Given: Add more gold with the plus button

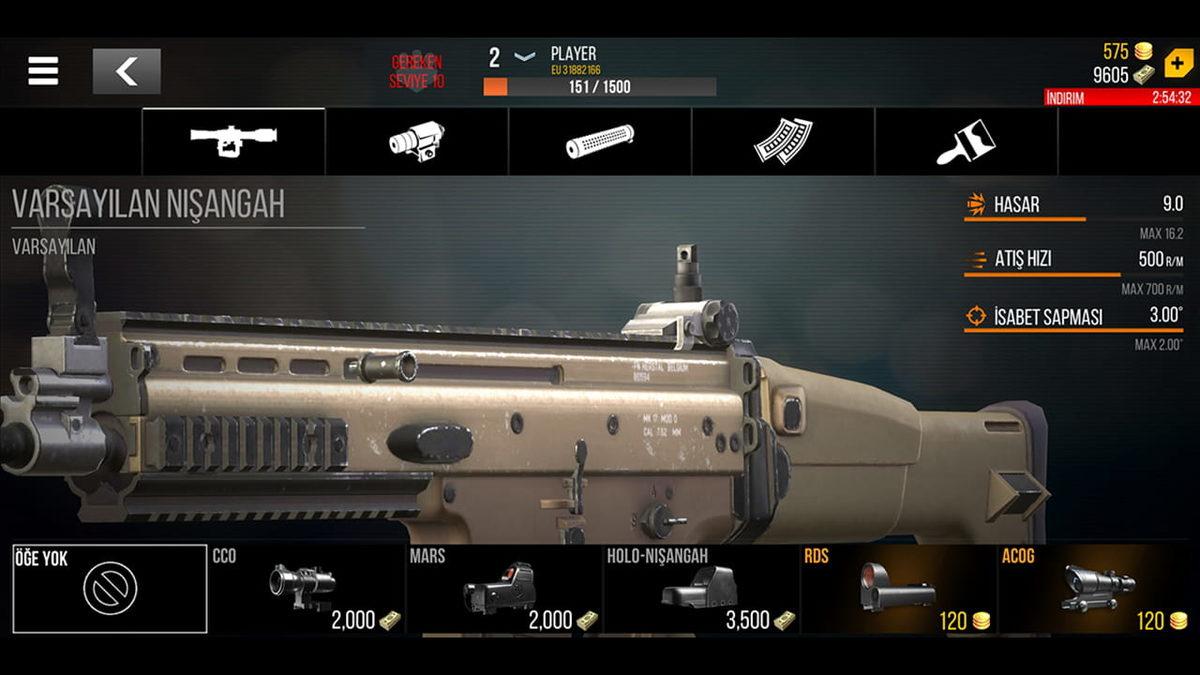Looking at the screenshot, I should (1178, 62).
